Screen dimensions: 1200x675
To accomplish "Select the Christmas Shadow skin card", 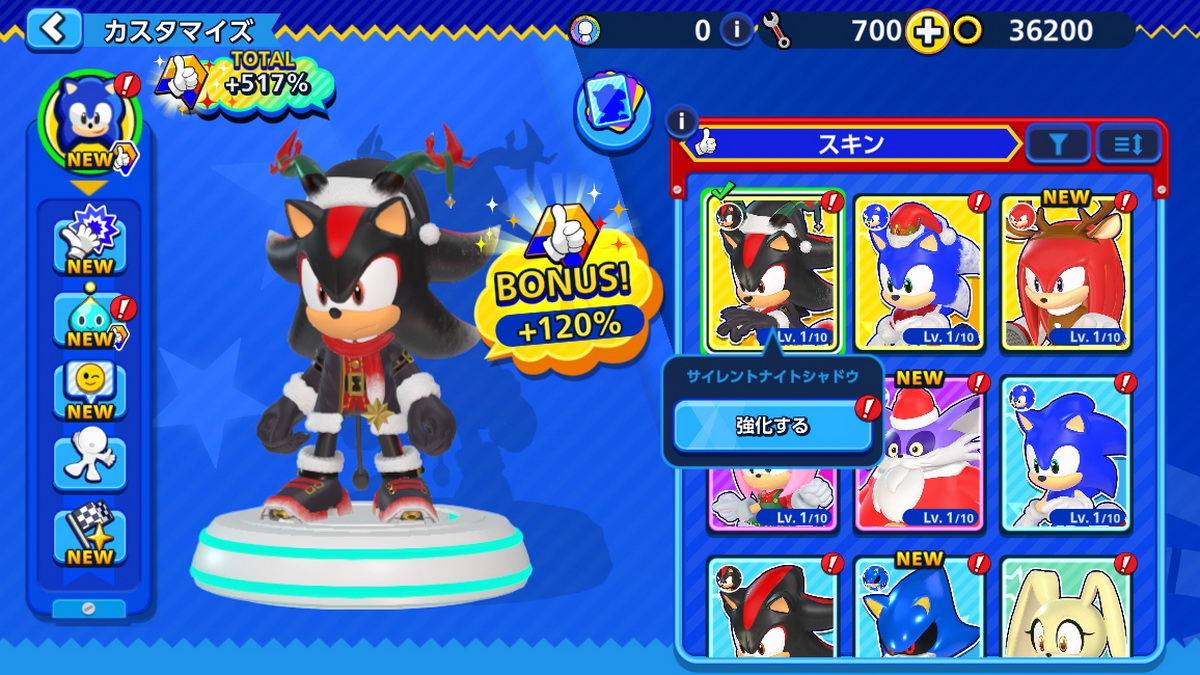I will click(x=772, y=270).
